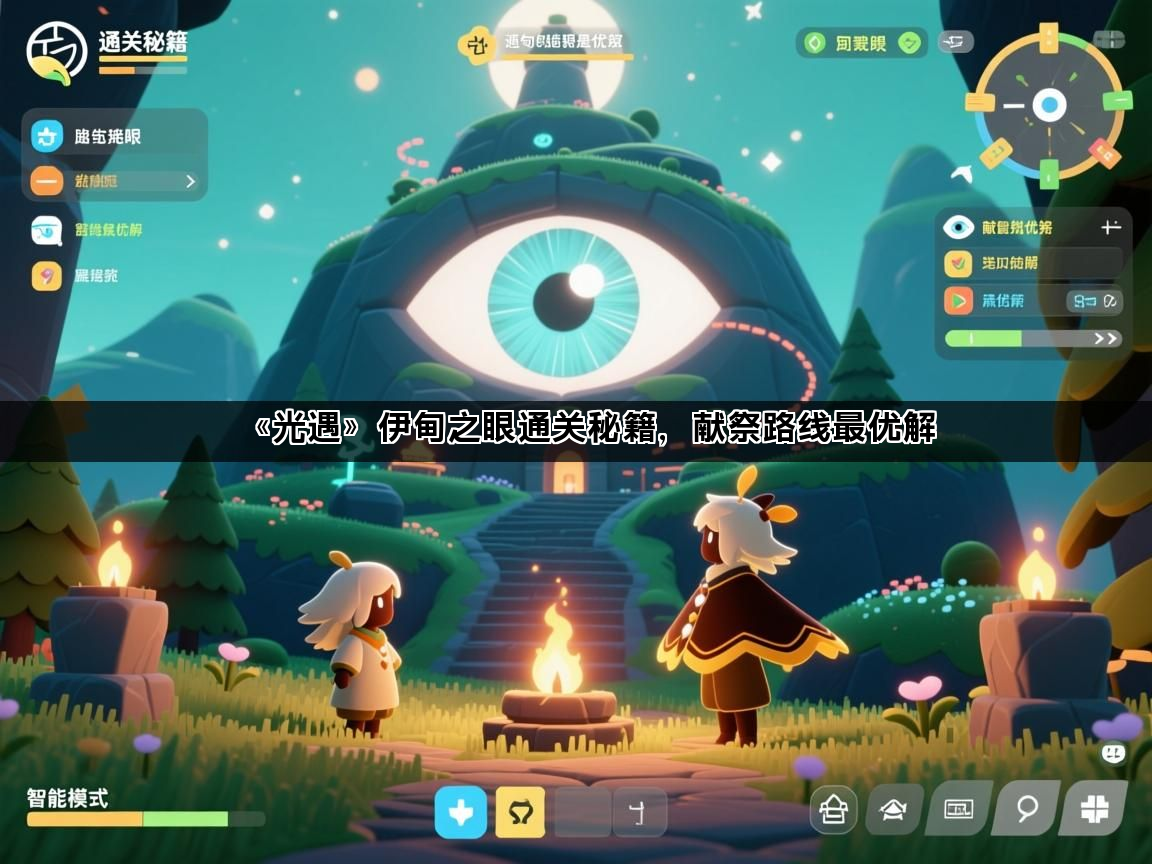Open the 通关秘籍 round logo icon
1152x864 pixels.
click(x=57, y=52)
